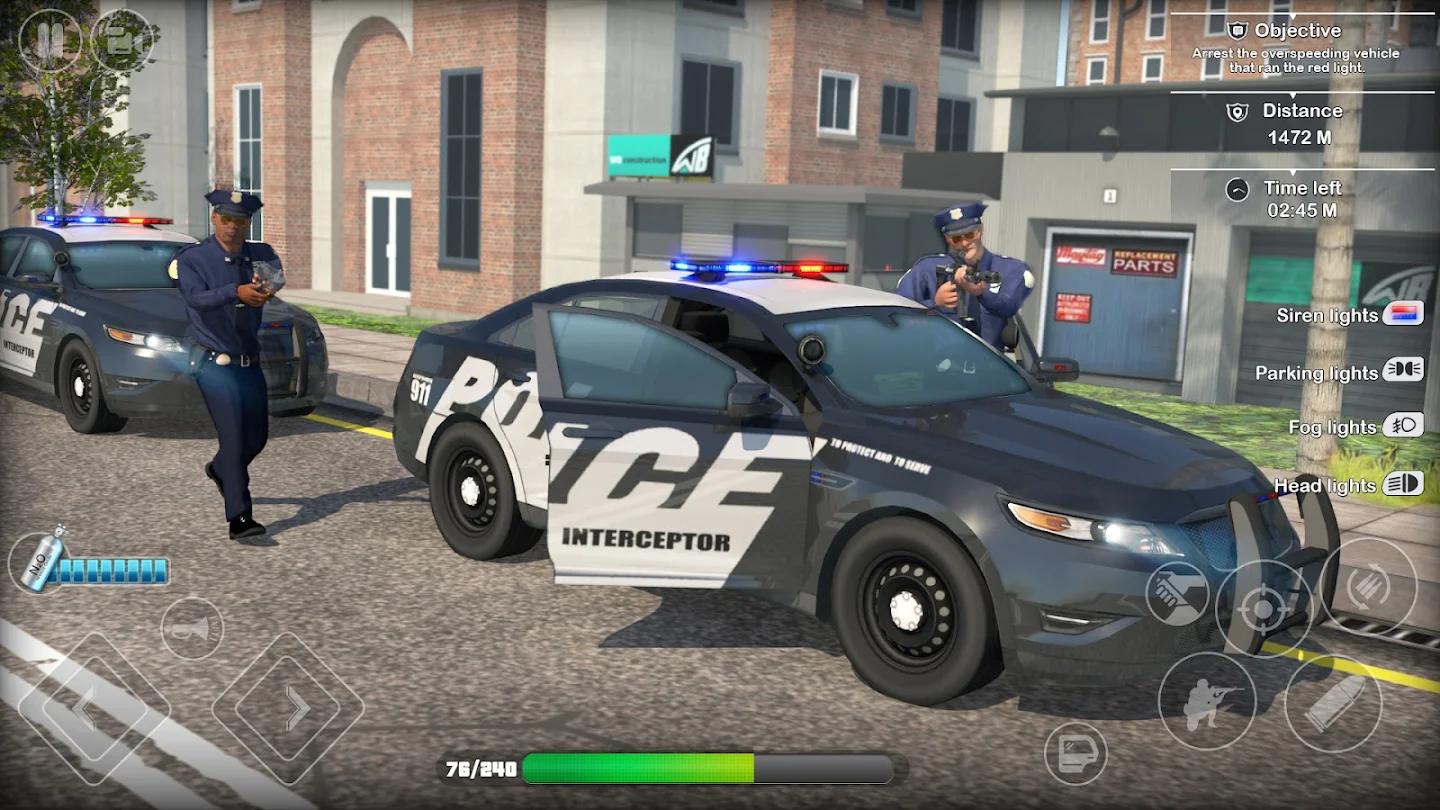Viewport: 1440px width, 810px height.
Task: Open the Distance info panel
Action: point(1302,110)
